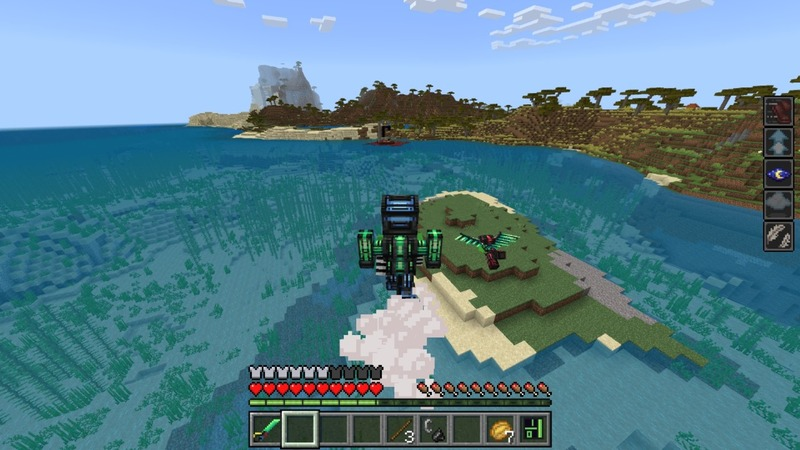Choose the flint and steel slot

click(x=434, y=429)
